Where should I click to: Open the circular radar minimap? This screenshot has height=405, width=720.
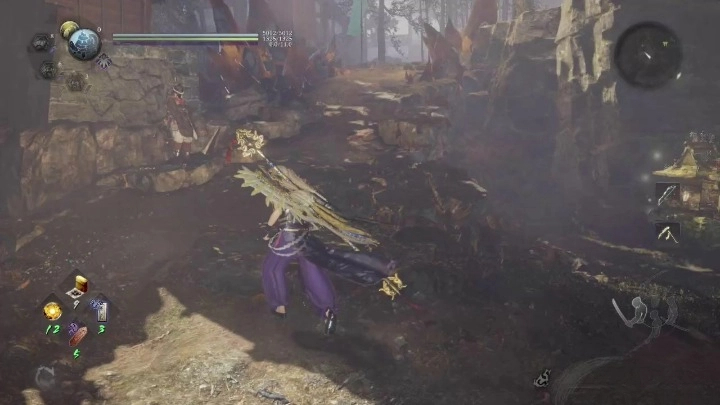(648, 54)
